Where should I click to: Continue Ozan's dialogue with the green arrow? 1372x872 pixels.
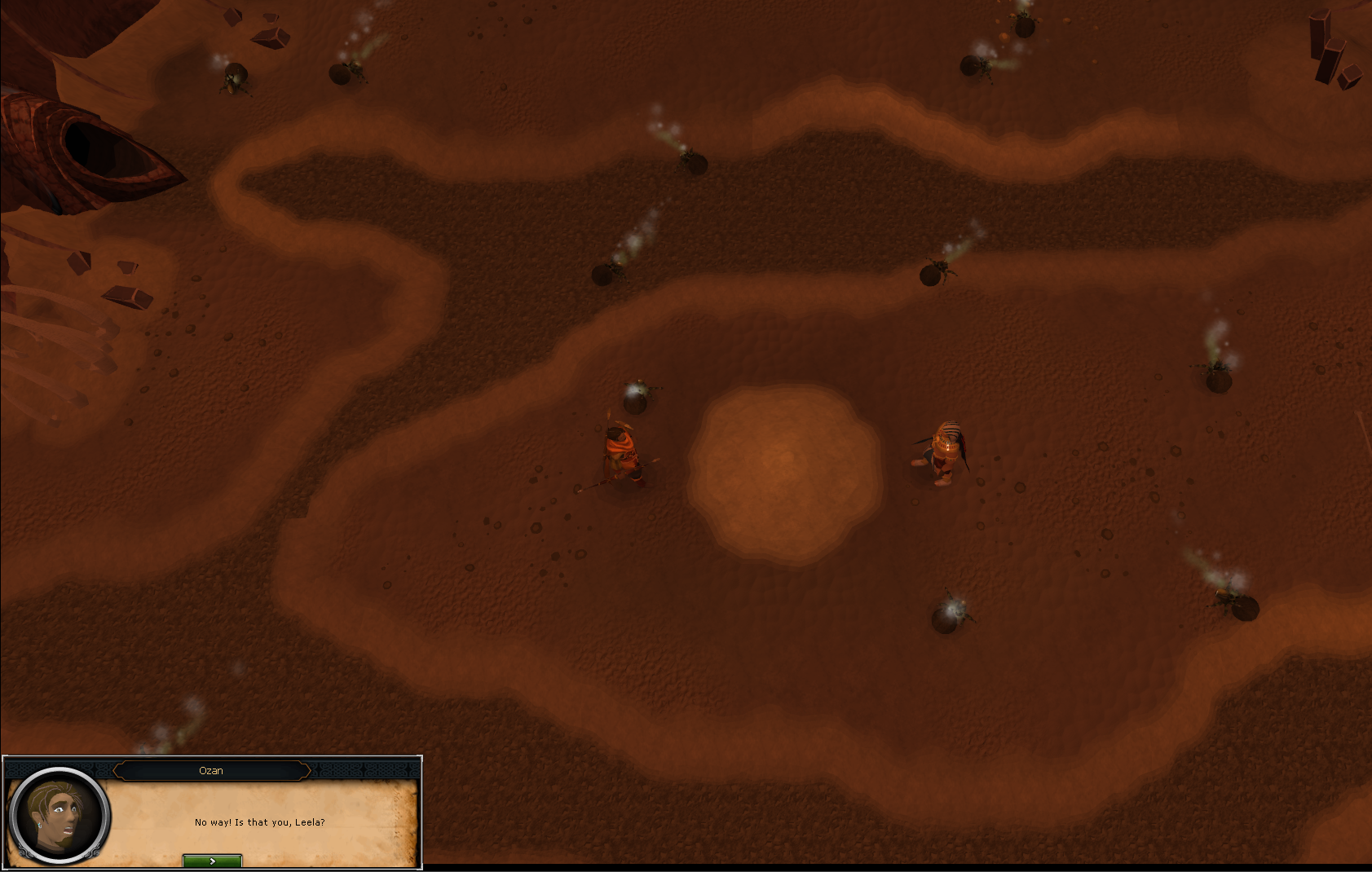[x=212, y=861]
